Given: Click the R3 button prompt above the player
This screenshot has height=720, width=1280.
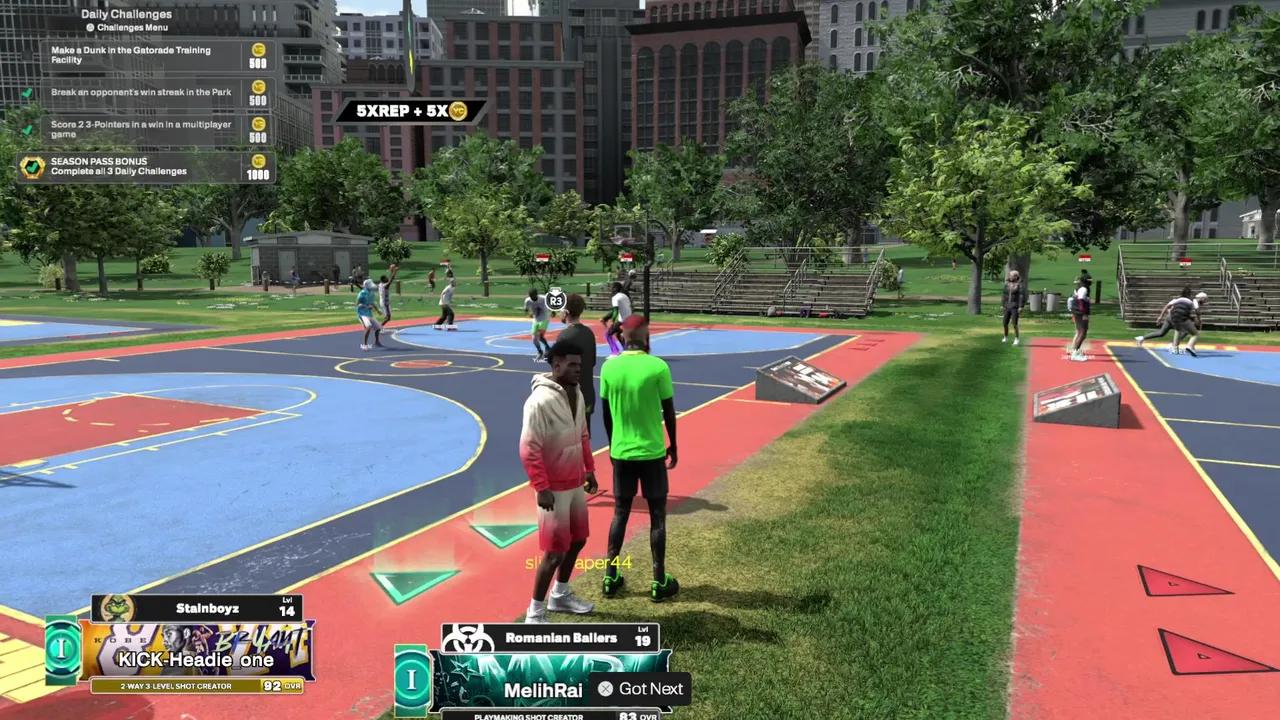Looking at the screenshot, I should click(555, 299).
